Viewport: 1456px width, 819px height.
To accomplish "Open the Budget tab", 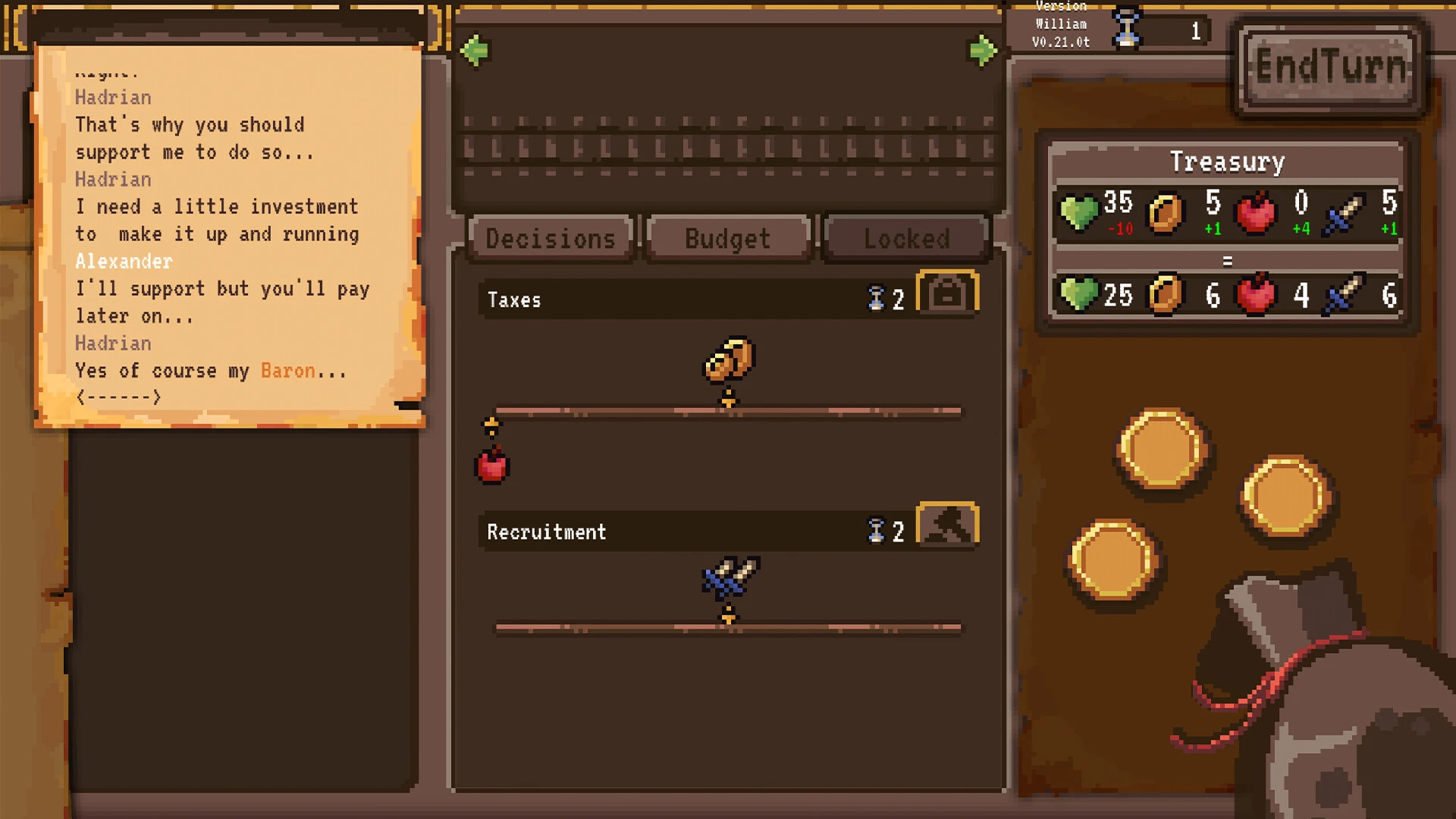I will click(727, 239).
